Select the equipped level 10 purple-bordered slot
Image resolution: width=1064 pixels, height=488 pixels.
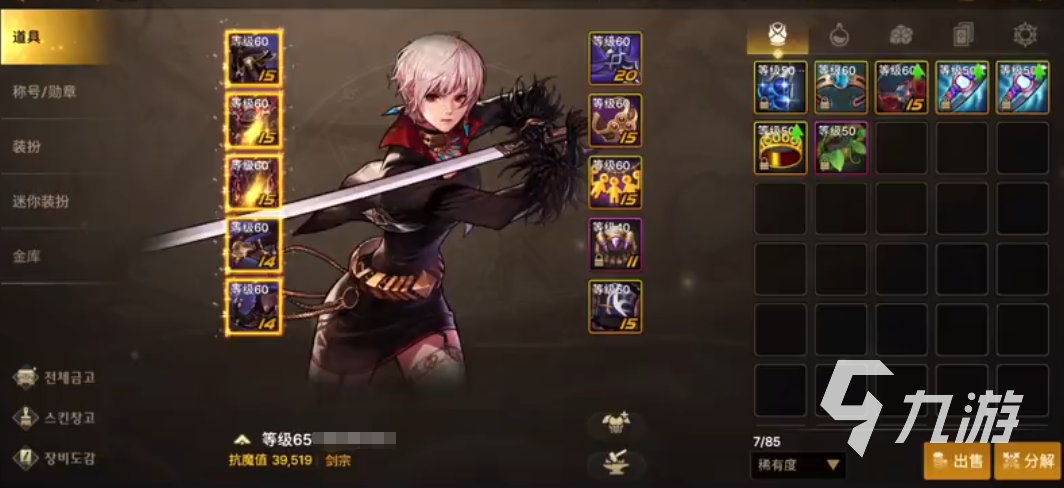[x=615, y=246]
